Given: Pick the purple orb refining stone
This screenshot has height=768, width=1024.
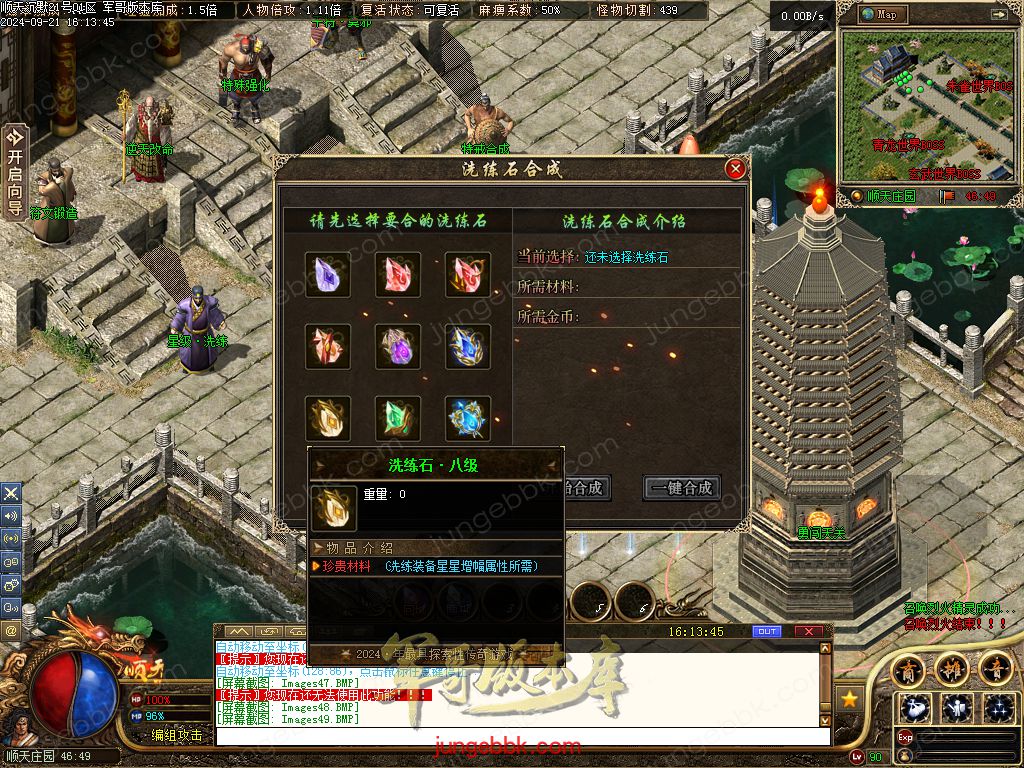Looking at the screenshot, I should coord(398,347).
